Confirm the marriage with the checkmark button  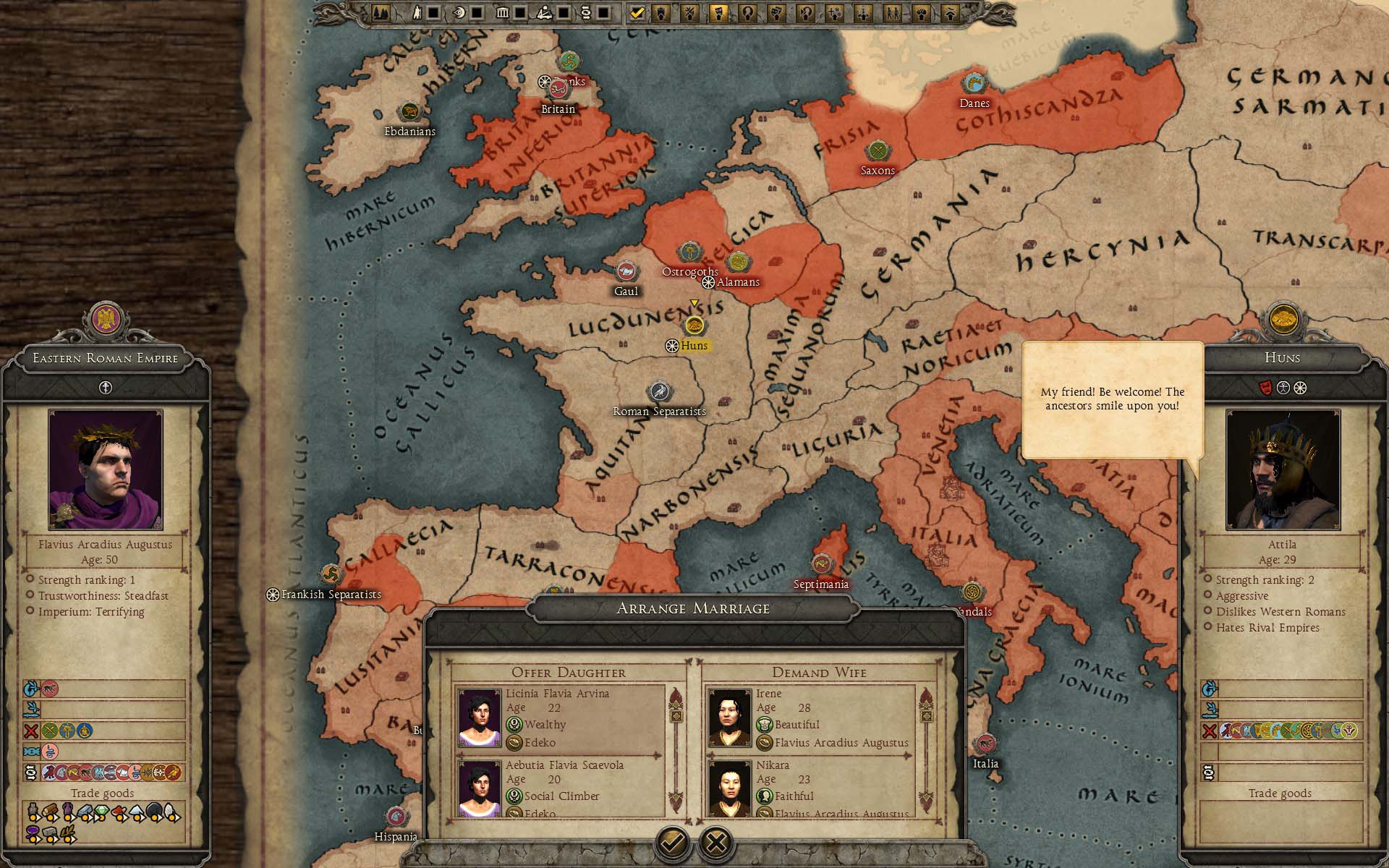pos(672,842)
